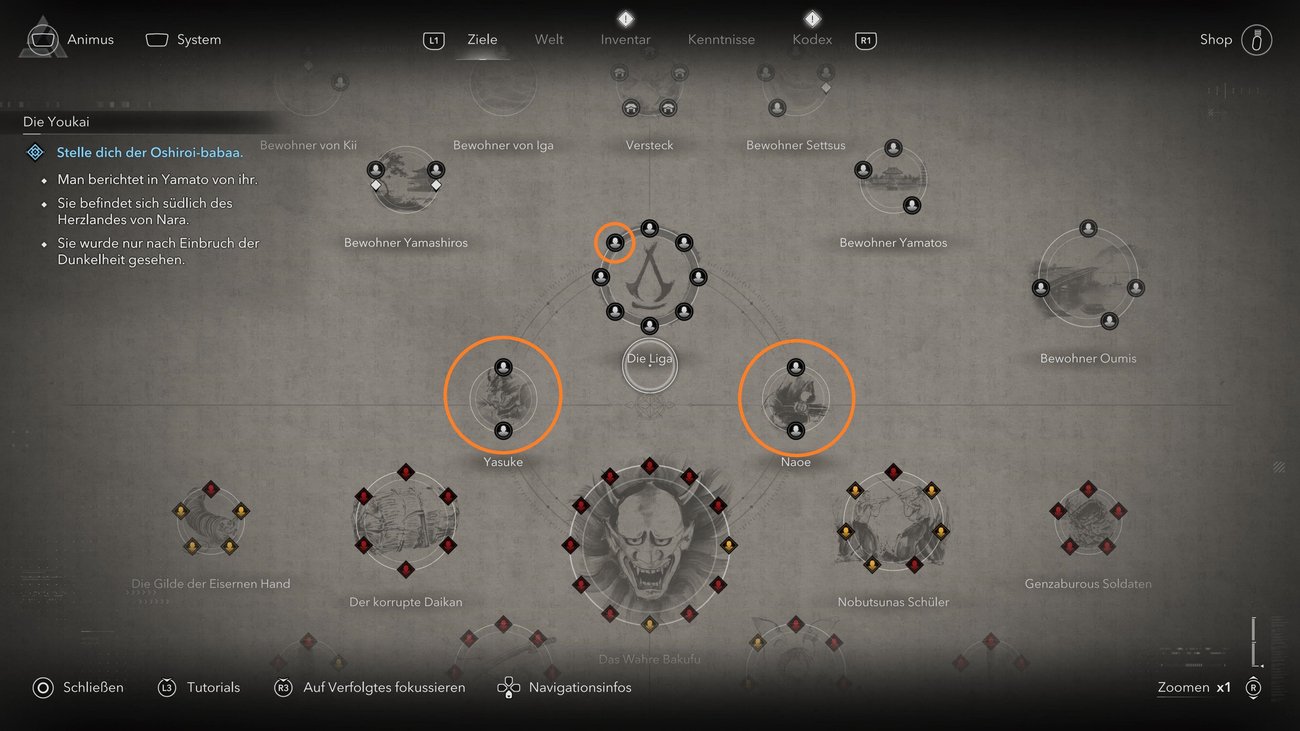Open the Nobutsunas Schüler faction icon
This screenshot has height=731, width=1300.
pyautogui.click(x=892, y=520)
